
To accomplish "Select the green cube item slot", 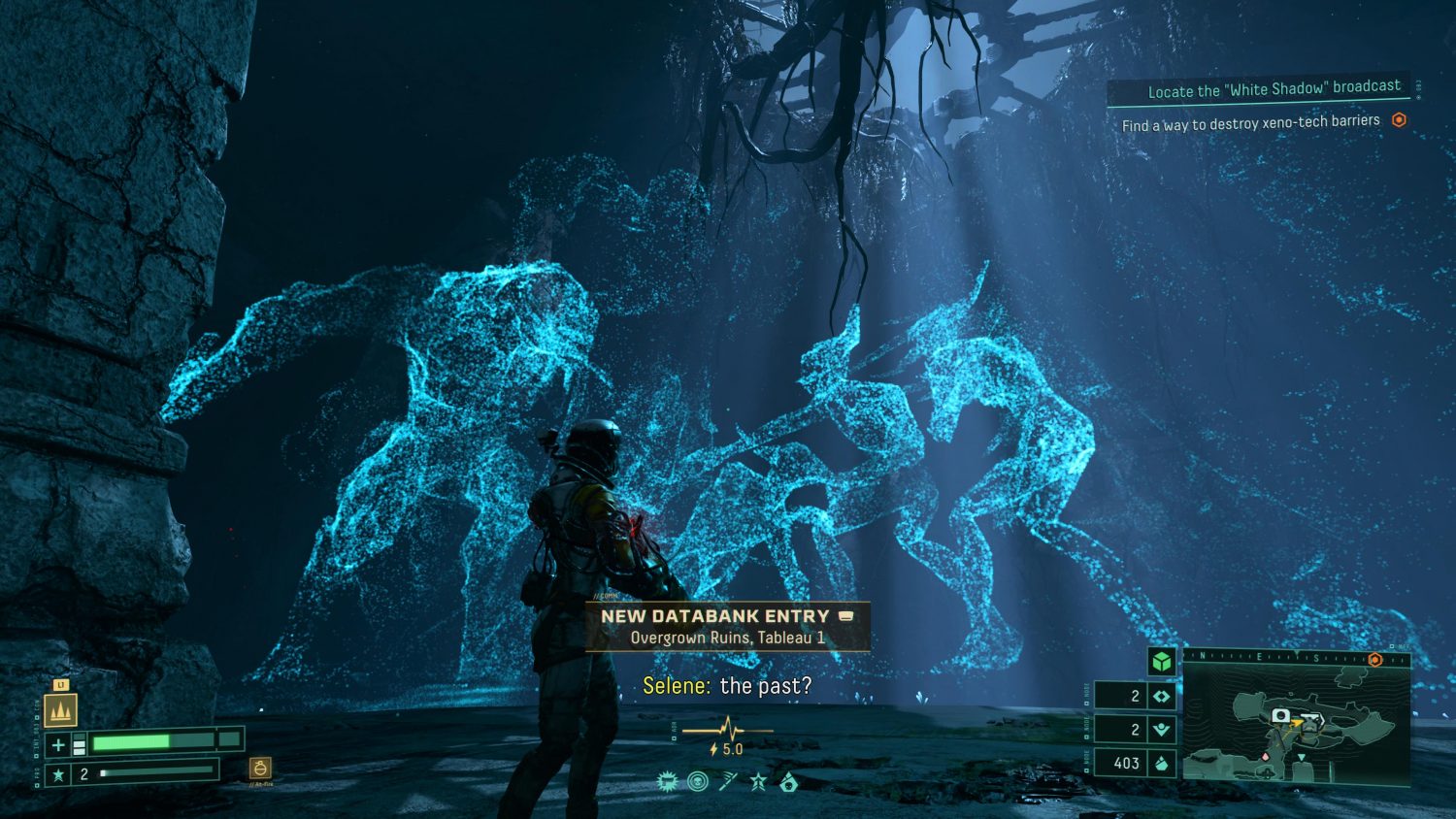I will click(1161, 662).
